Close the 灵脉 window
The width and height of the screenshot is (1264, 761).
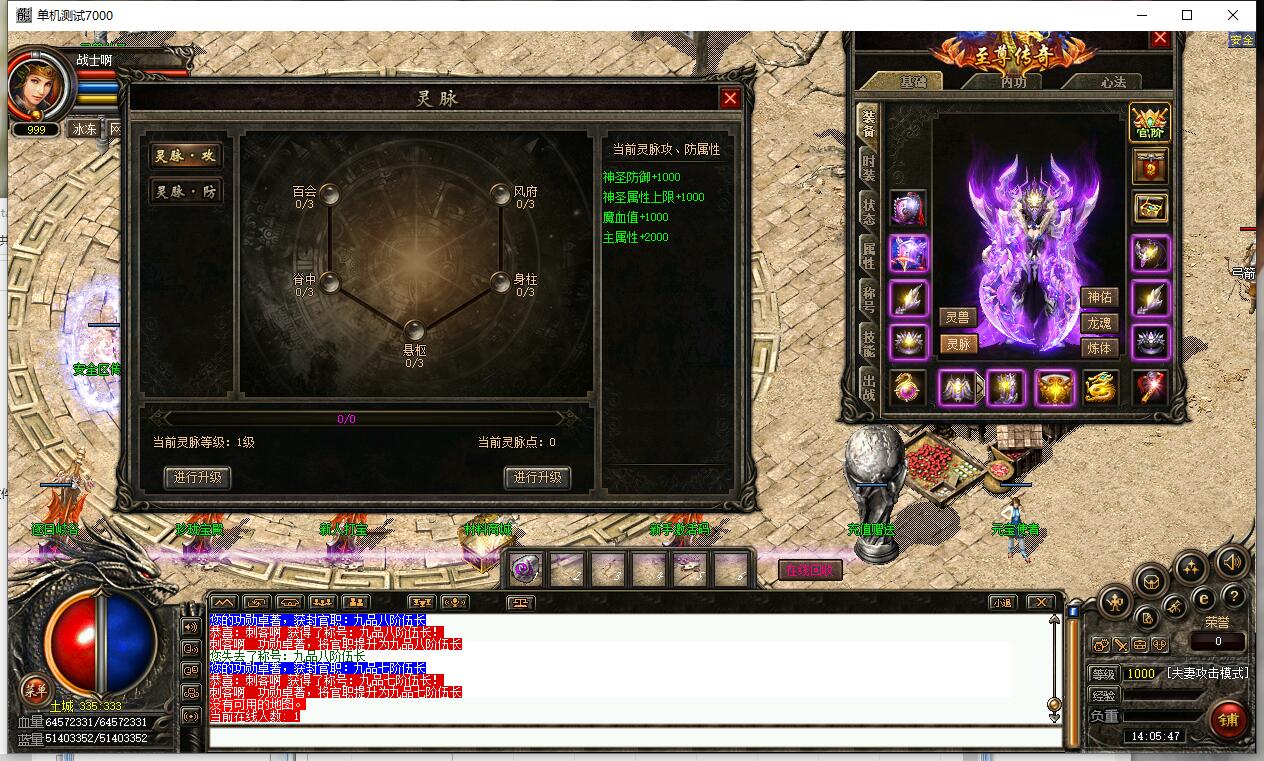[730, 98]
